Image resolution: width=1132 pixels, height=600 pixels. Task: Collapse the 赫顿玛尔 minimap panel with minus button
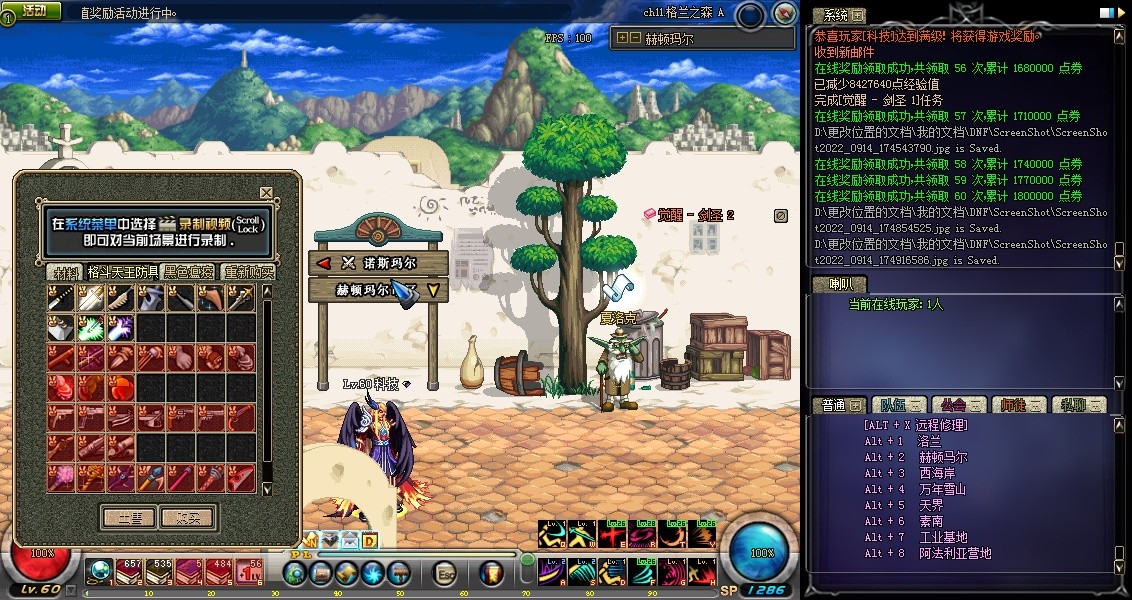point(635,39)
